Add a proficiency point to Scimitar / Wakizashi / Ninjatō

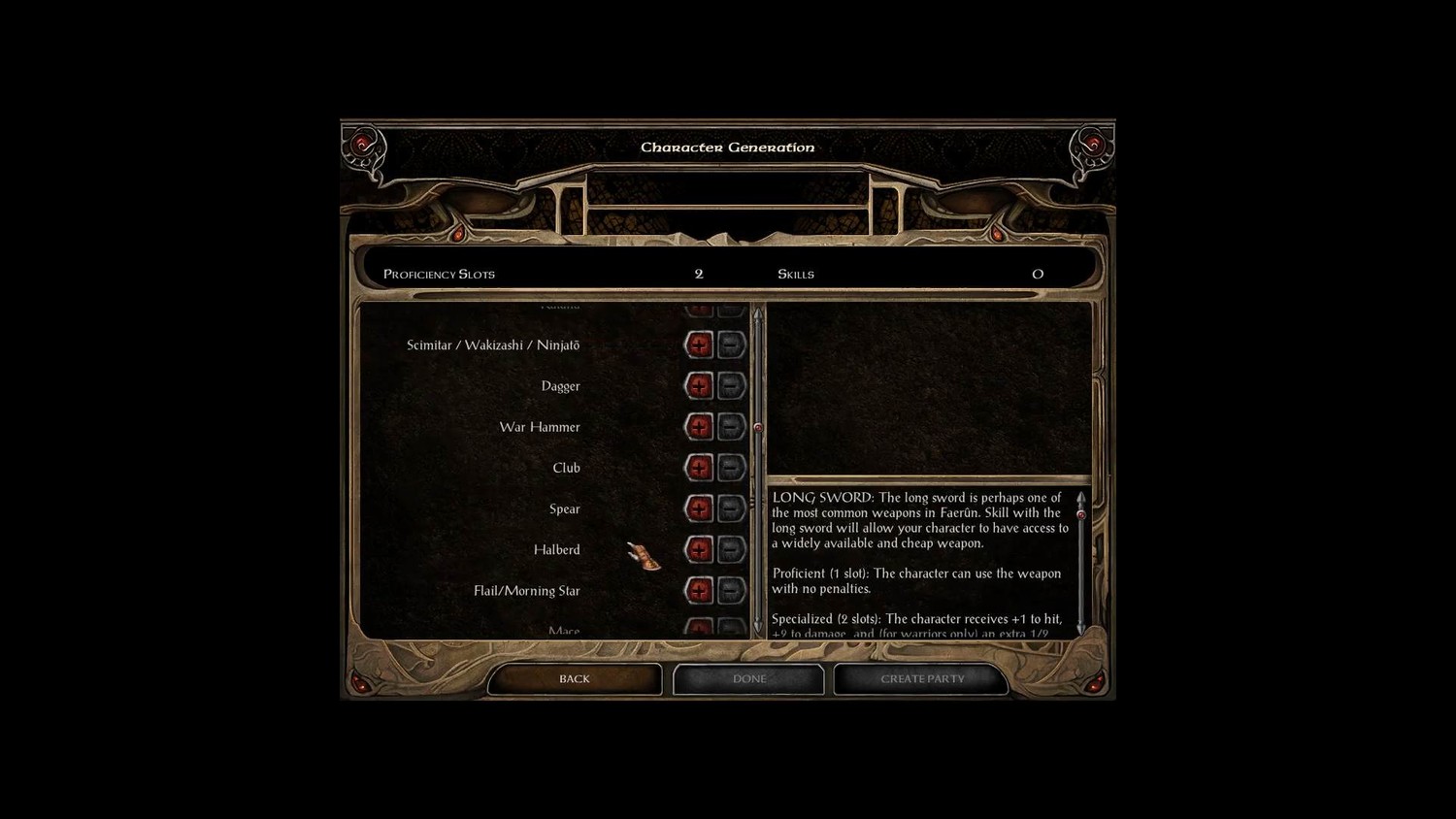(x=699, y=344)
